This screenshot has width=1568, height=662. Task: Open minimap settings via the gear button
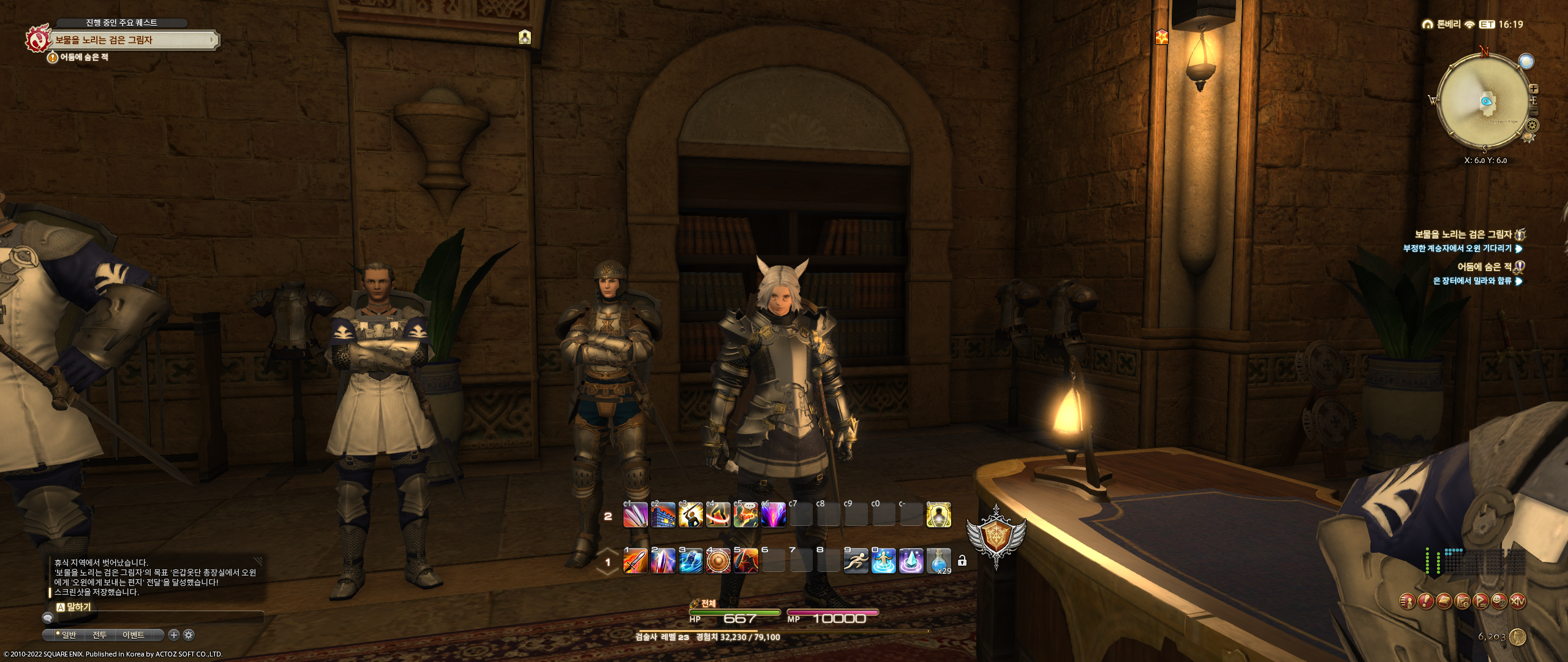[1532, 126]
